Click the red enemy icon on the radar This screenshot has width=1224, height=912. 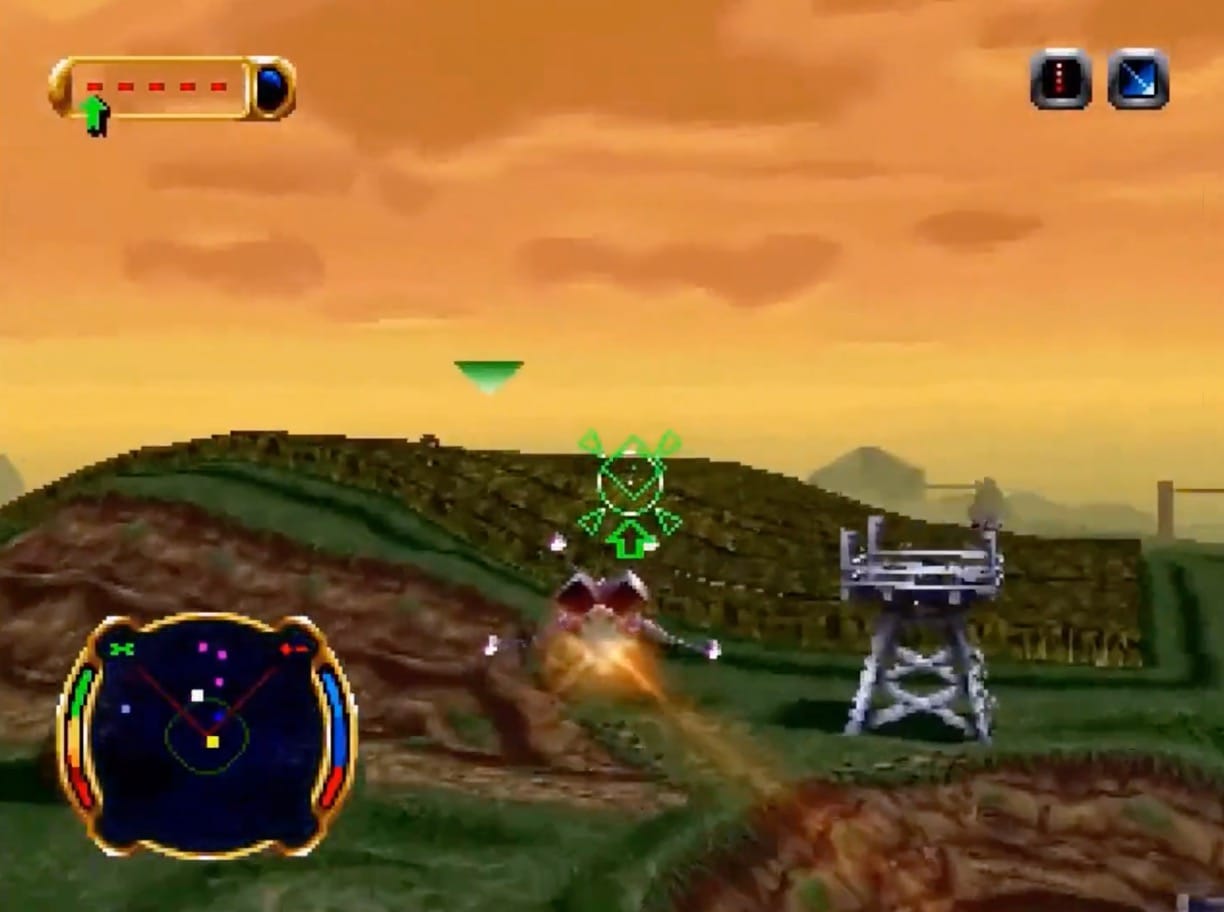pyautogui.click(x=294, y=649)
